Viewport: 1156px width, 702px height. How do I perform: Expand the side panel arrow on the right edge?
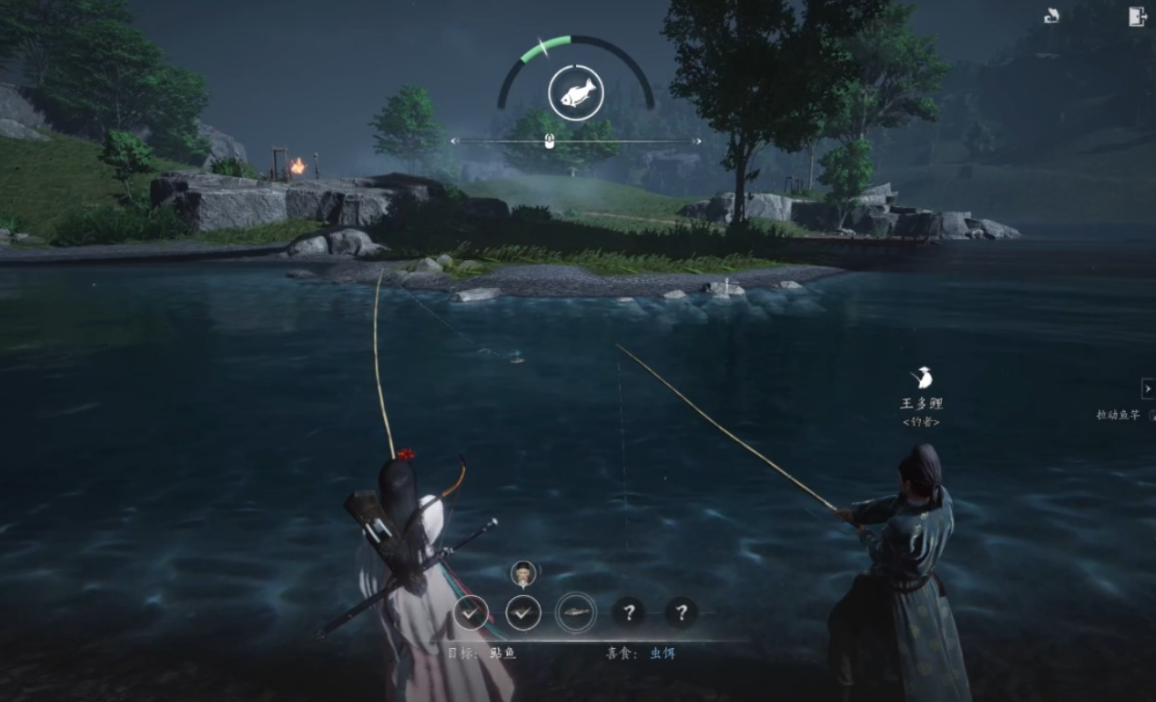1147,388
